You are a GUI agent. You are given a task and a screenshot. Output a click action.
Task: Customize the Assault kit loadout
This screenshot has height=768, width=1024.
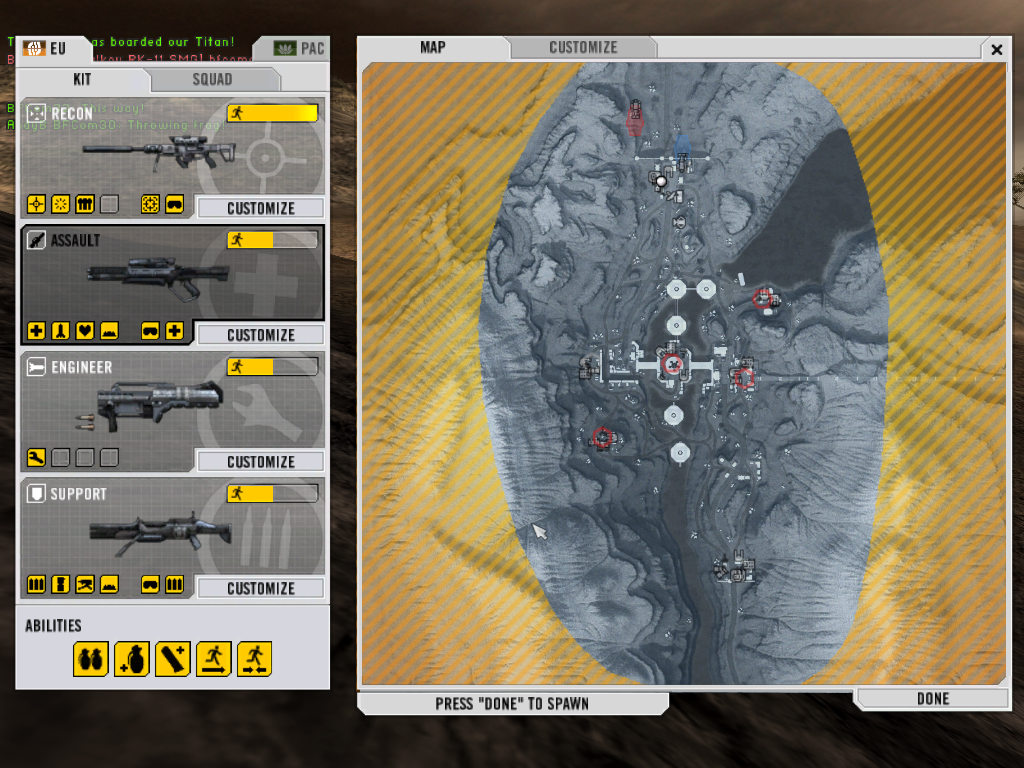point(260,335)
